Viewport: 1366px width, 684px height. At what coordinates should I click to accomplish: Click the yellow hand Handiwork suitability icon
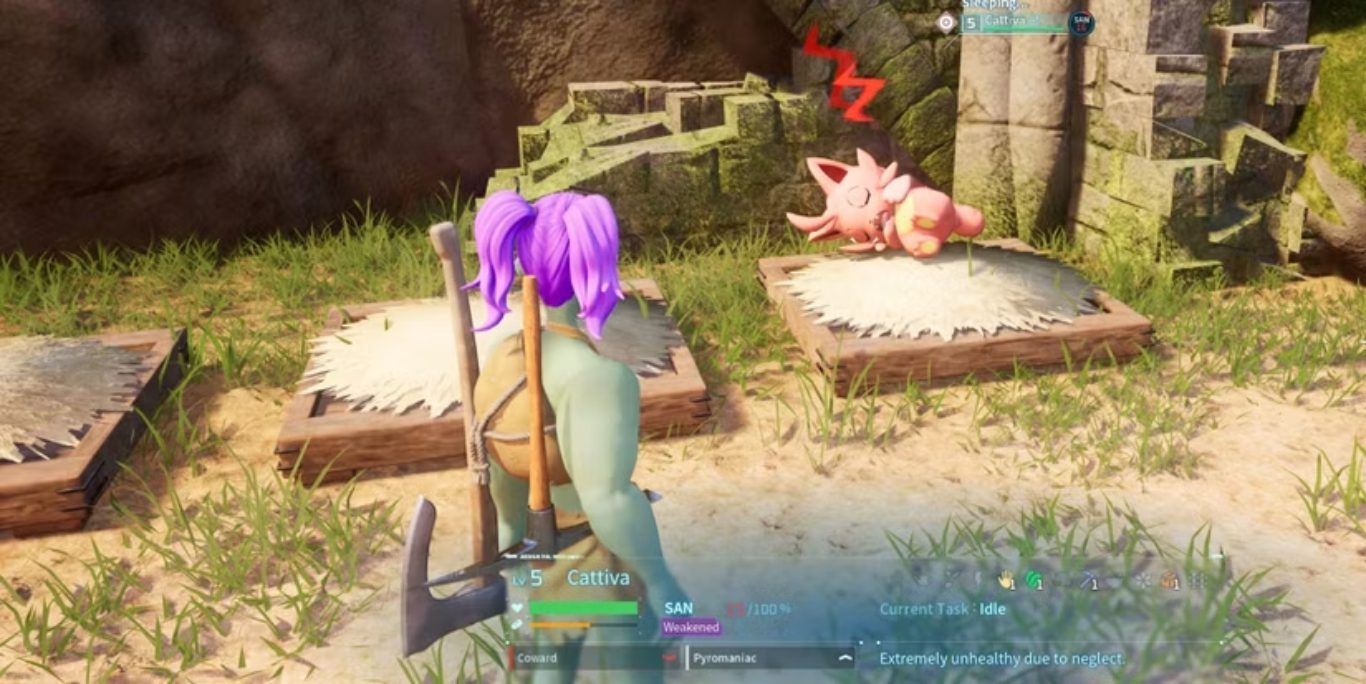[1007, 580]
